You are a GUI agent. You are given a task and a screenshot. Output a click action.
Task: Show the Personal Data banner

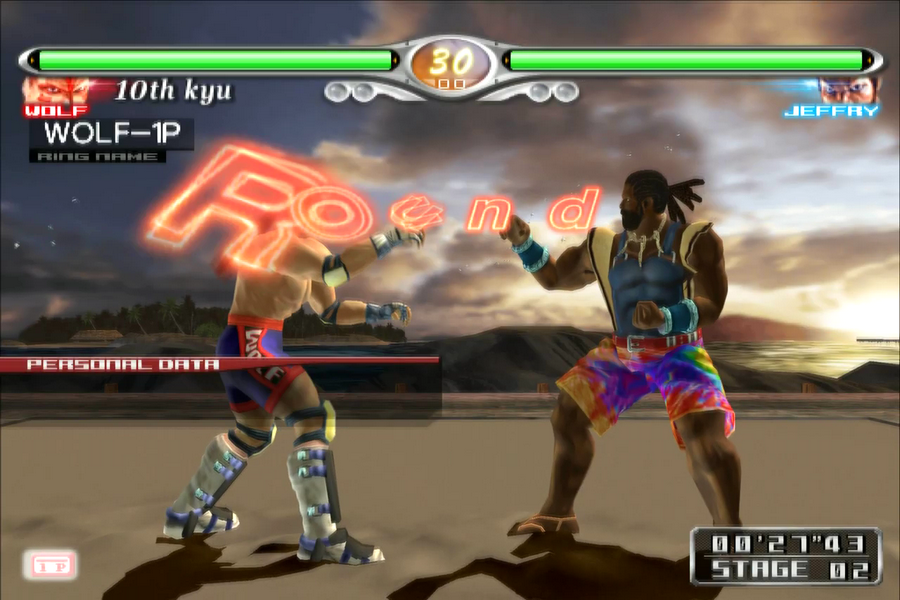point(123,364)
